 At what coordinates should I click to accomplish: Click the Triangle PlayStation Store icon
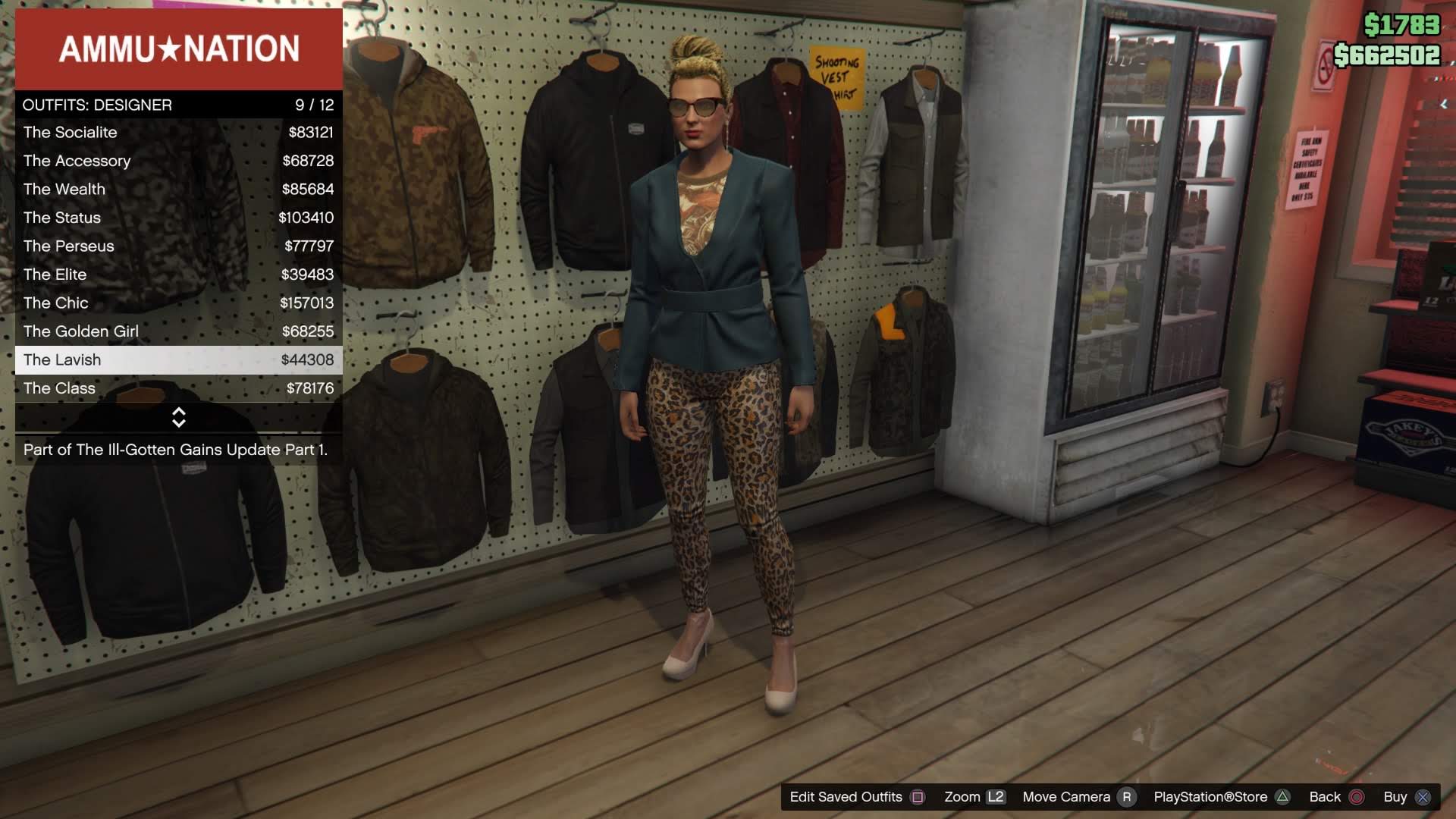(x=1282, y=797)
